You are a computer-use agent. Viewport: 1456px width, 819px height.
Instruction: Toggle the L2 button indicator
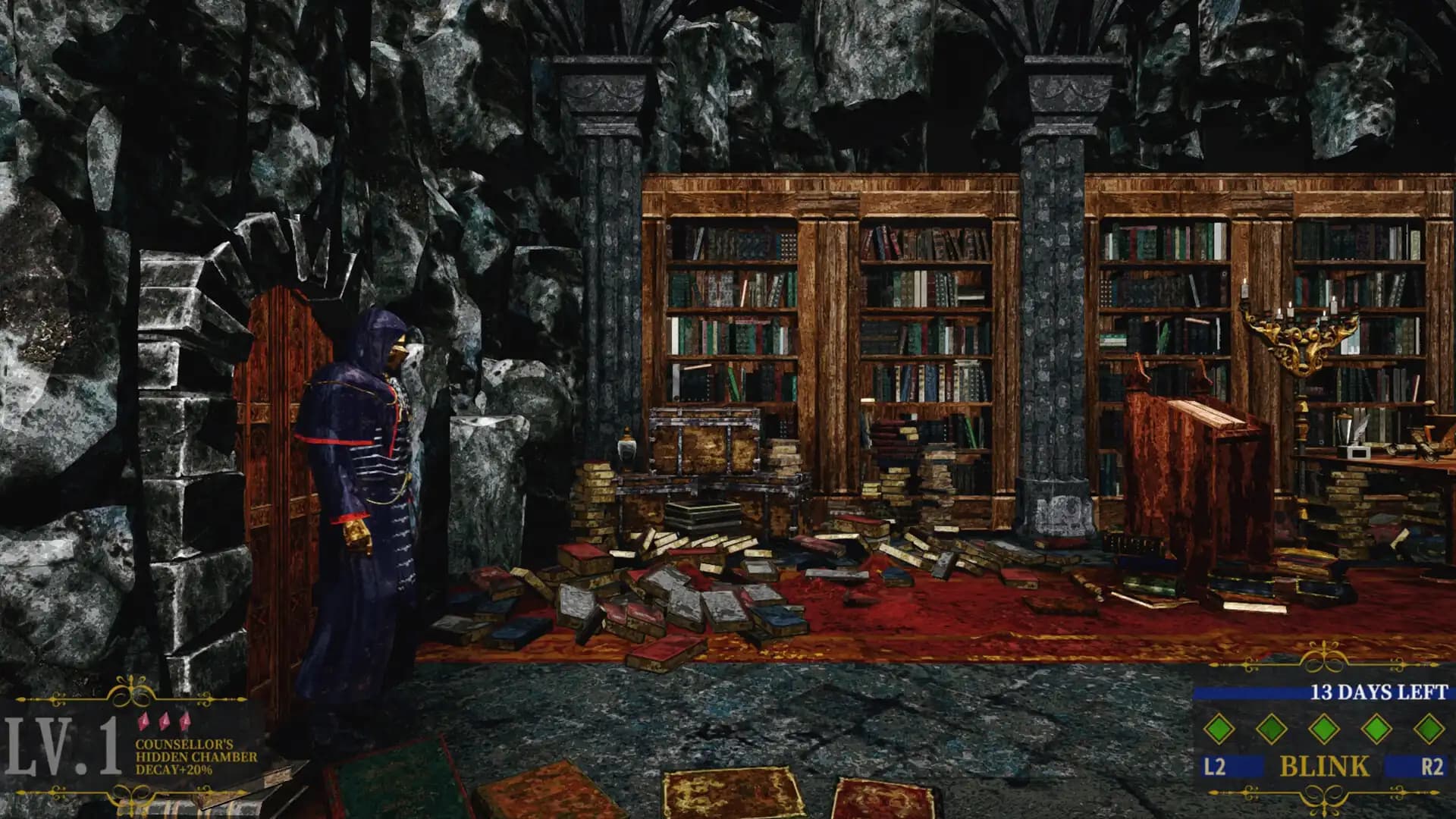click(x=1215, y=766)
